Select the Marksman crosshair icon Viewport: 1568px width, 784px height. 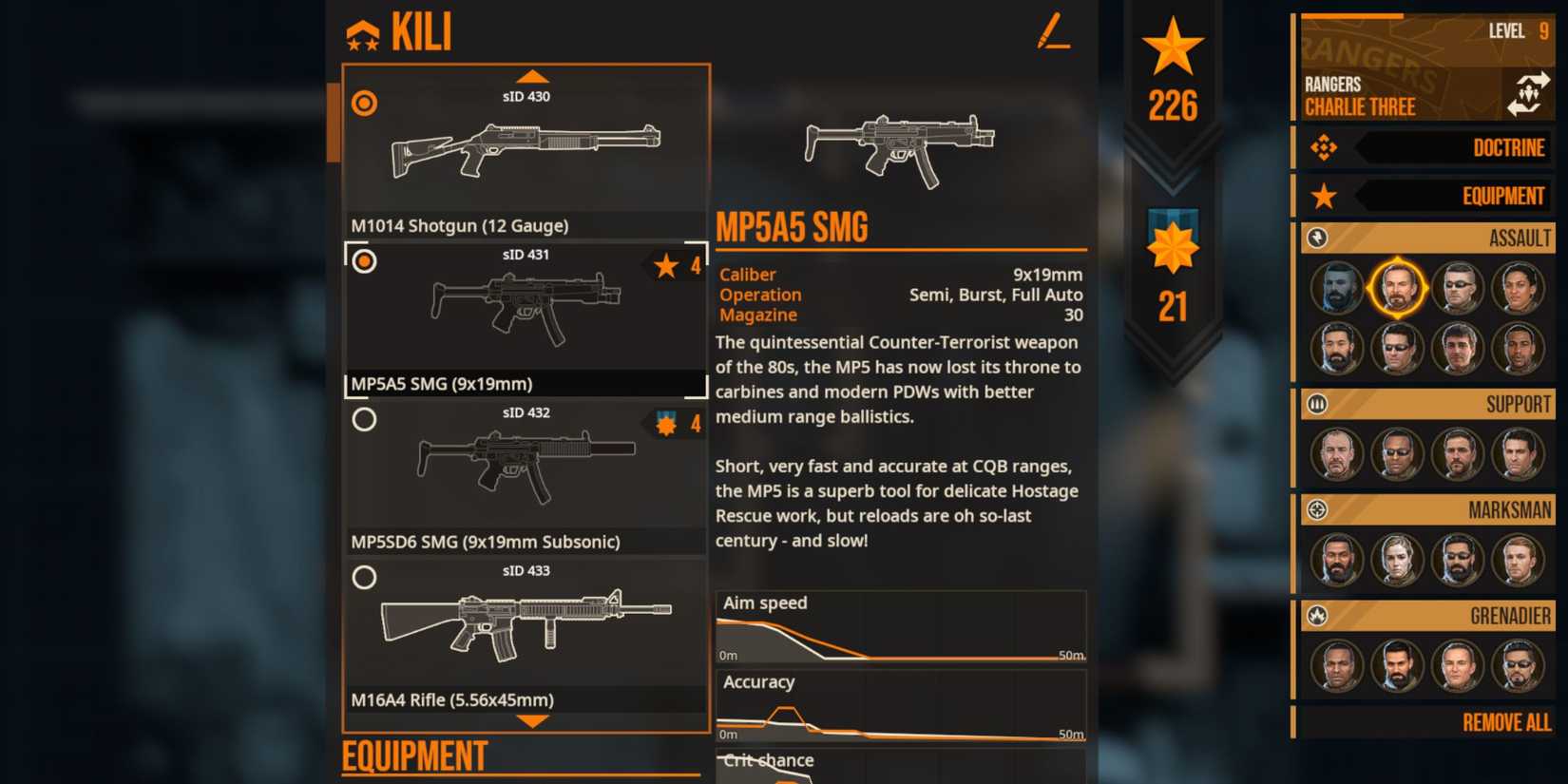(1316, 510)
